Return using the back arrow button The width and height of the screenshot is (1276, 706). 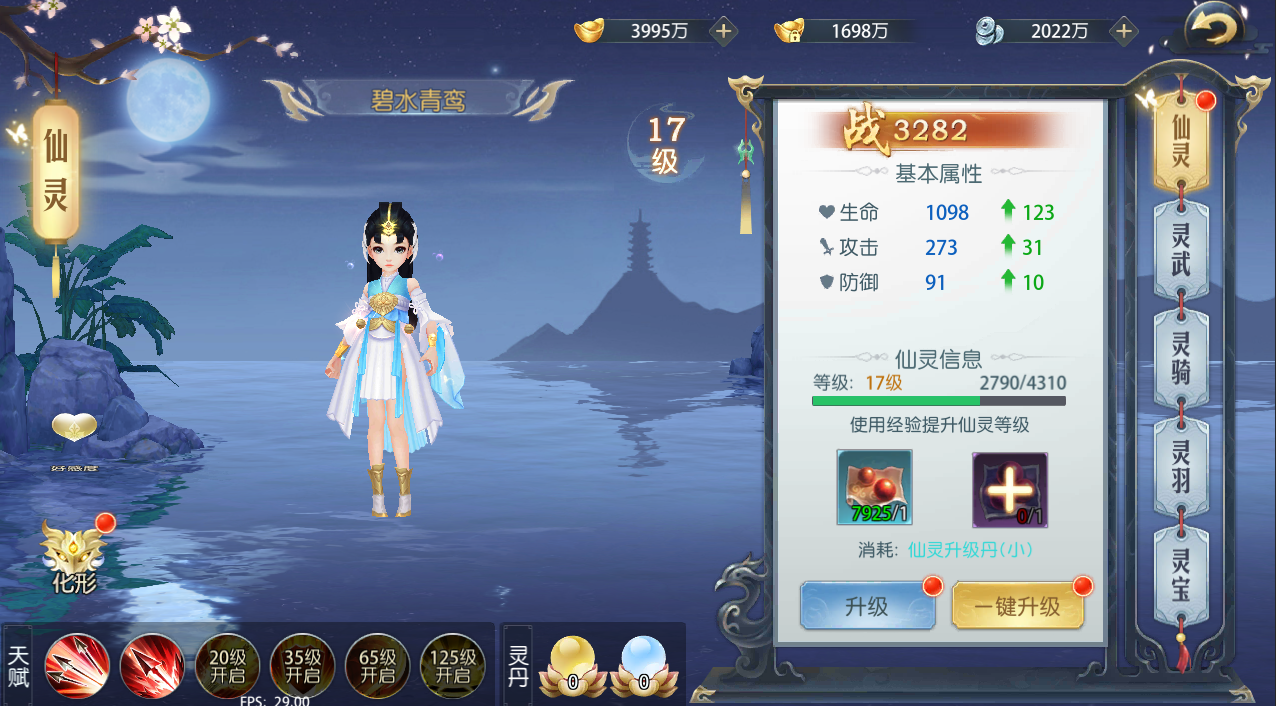[x=1213, y=29]
